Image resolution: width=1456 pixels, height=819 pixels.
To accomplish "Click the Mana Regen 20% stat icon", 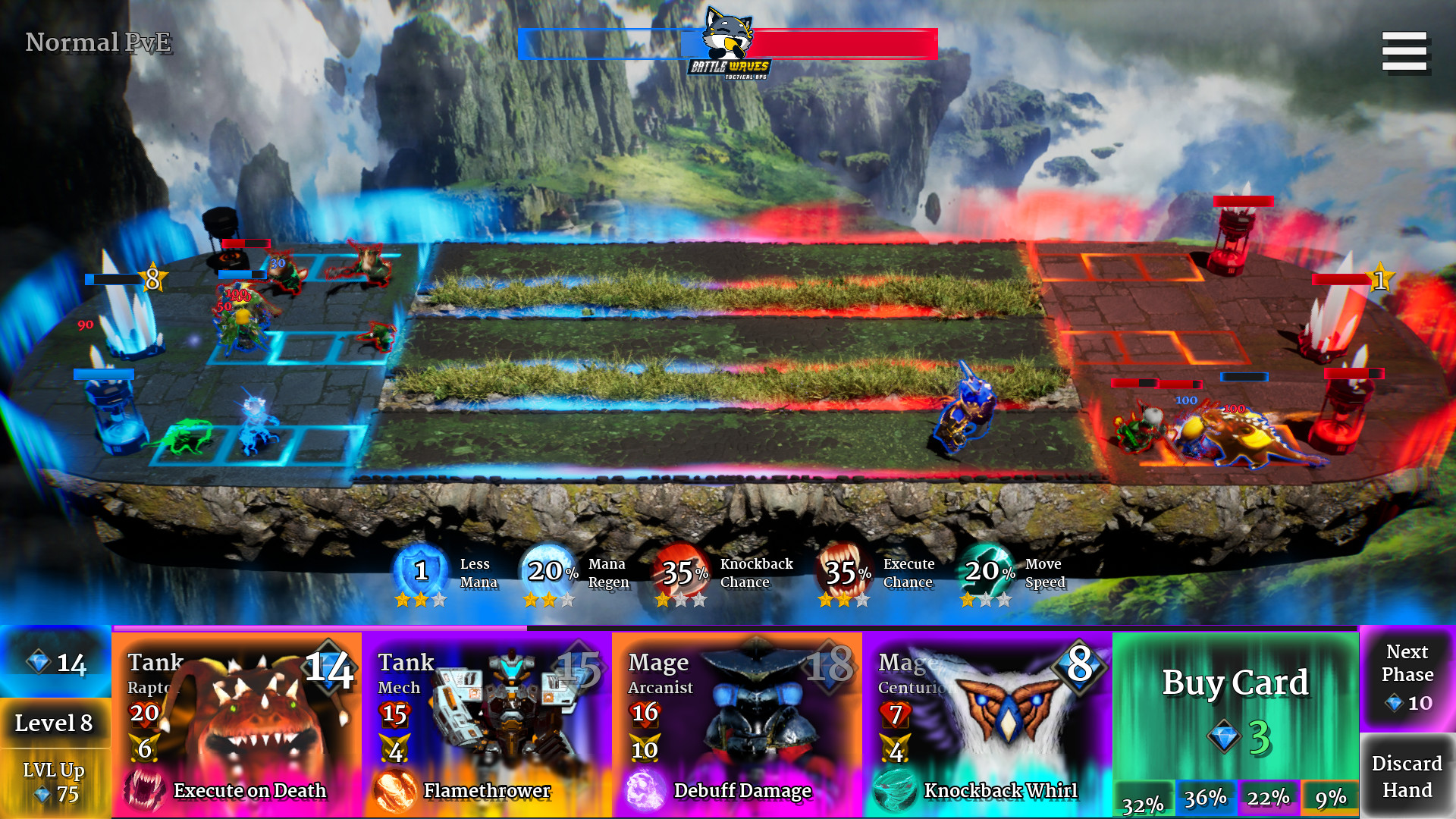I will 550,571.
